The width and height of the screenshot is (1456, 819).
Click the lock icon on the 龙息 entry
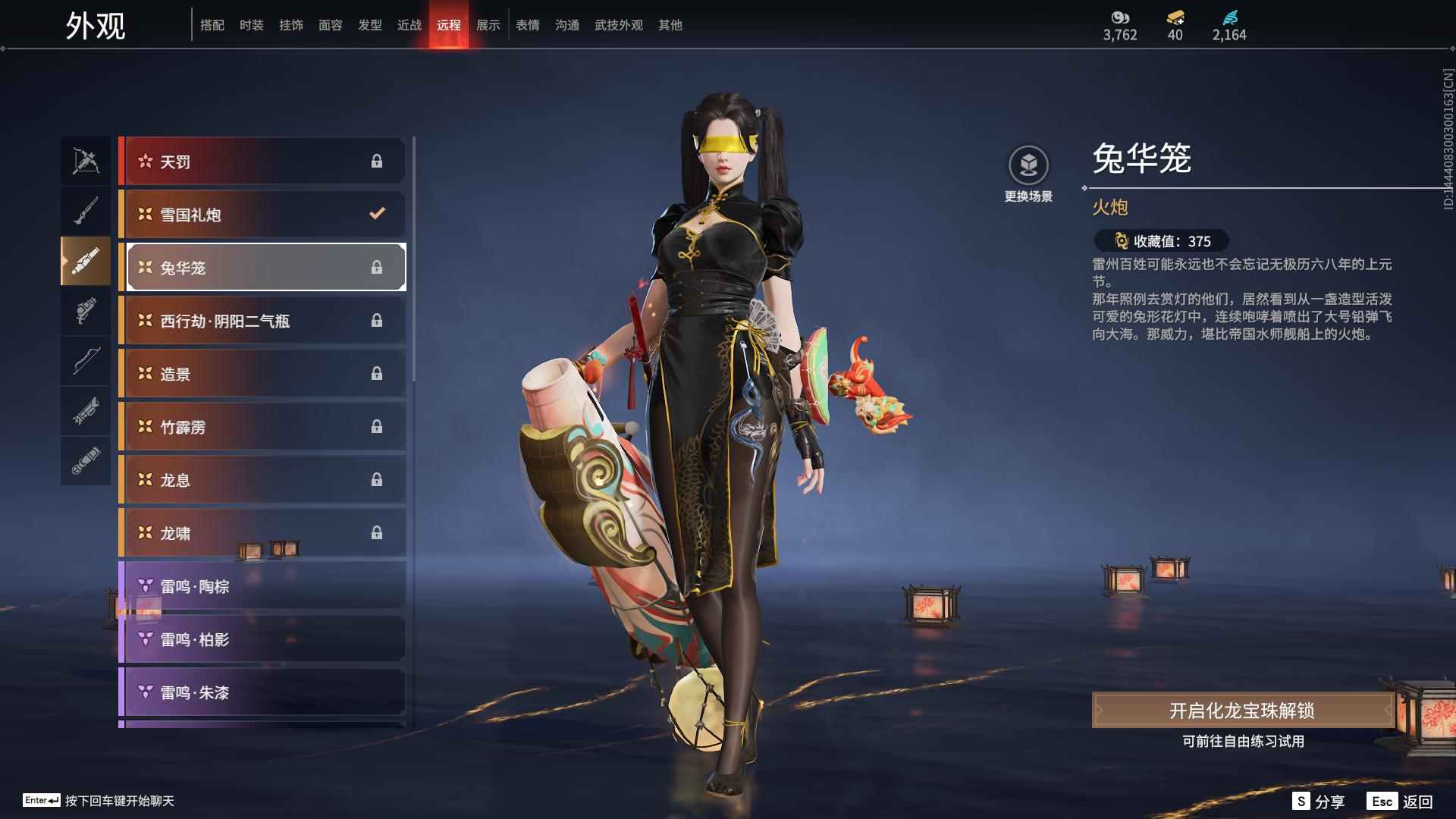coord(377,479)
